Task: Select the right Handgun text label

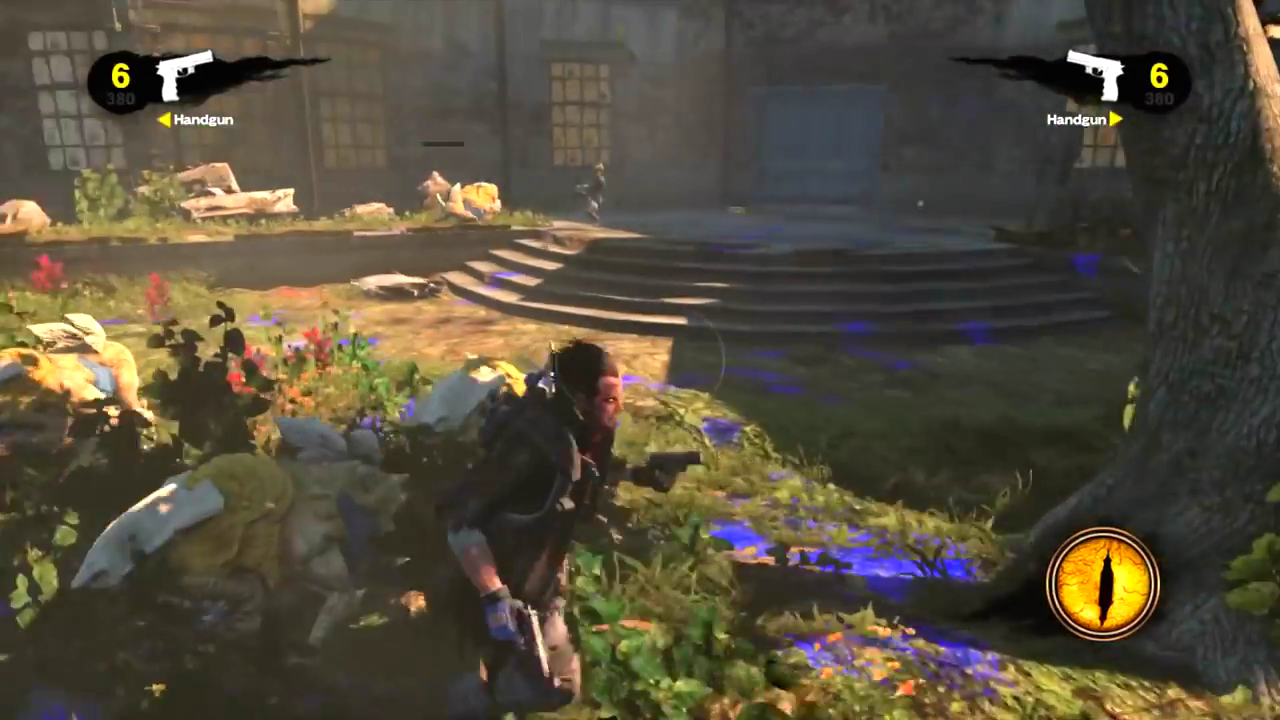Action: [x=1078, y=120]
